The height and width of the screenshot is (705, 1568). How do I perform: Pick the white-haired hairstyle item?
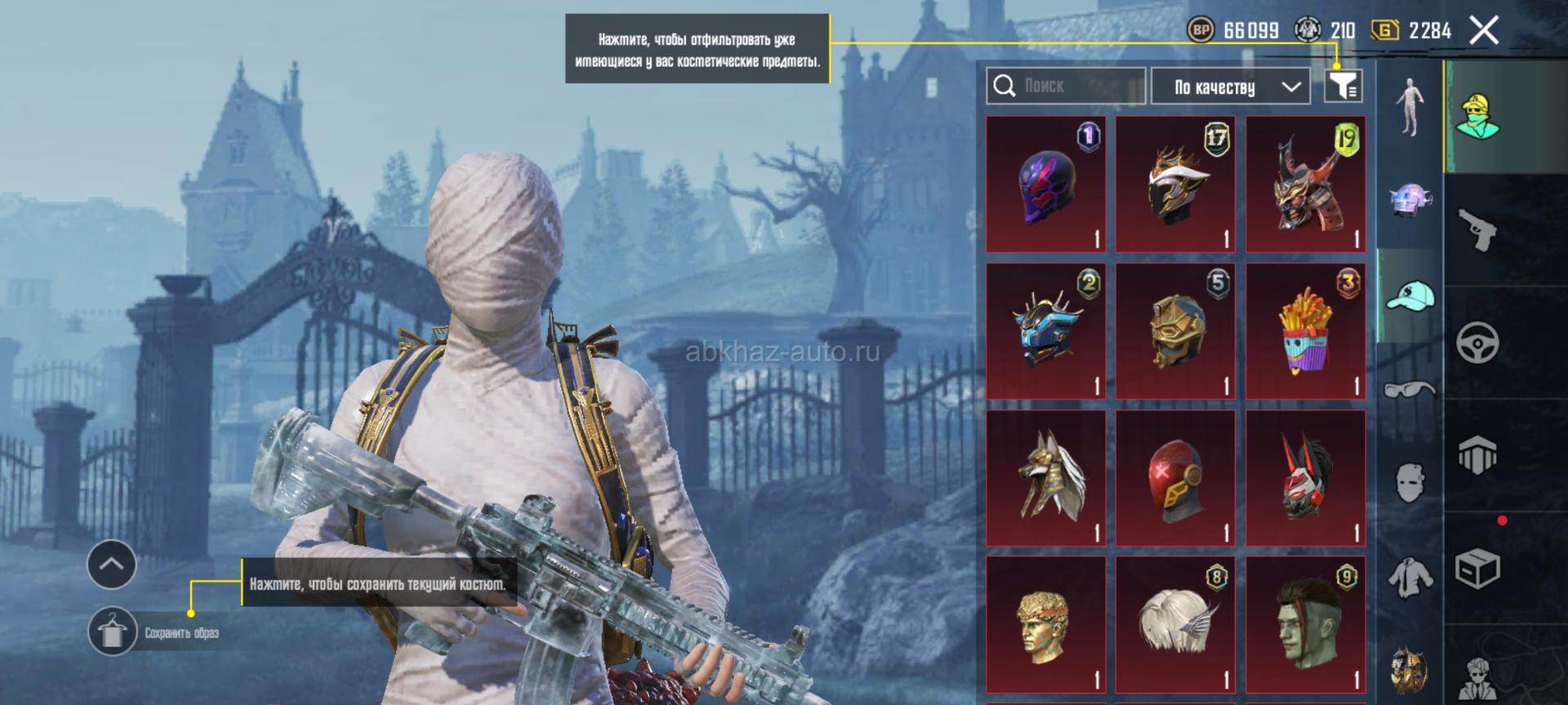tap(1175, 625)
